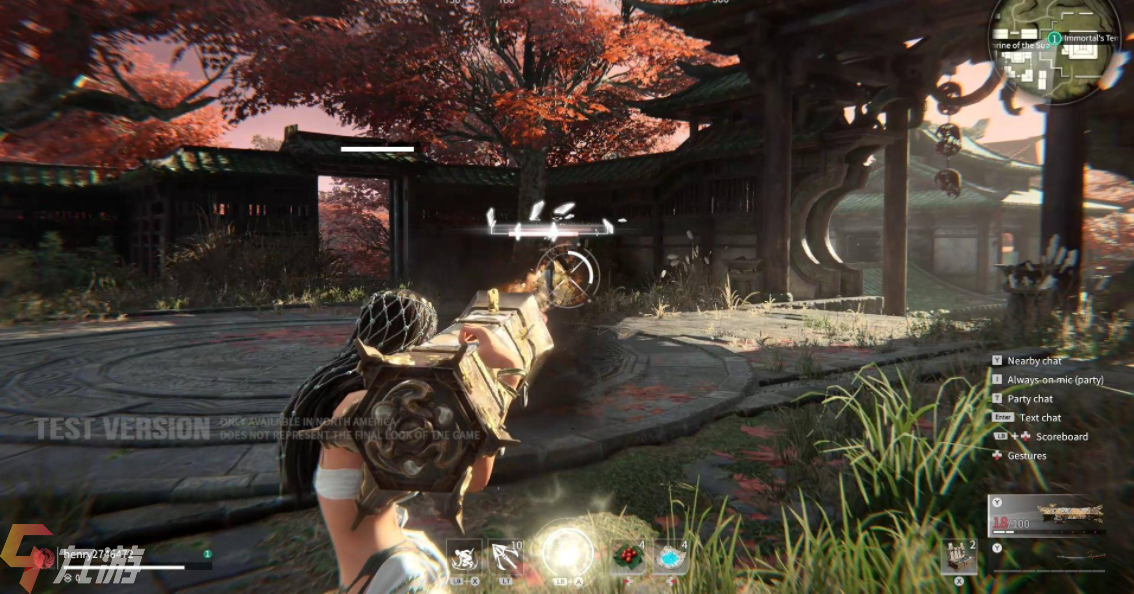Trigger the glowing ultimate ability orb
The height and width of the screenshot is (594, 1134).
(568, 553)
